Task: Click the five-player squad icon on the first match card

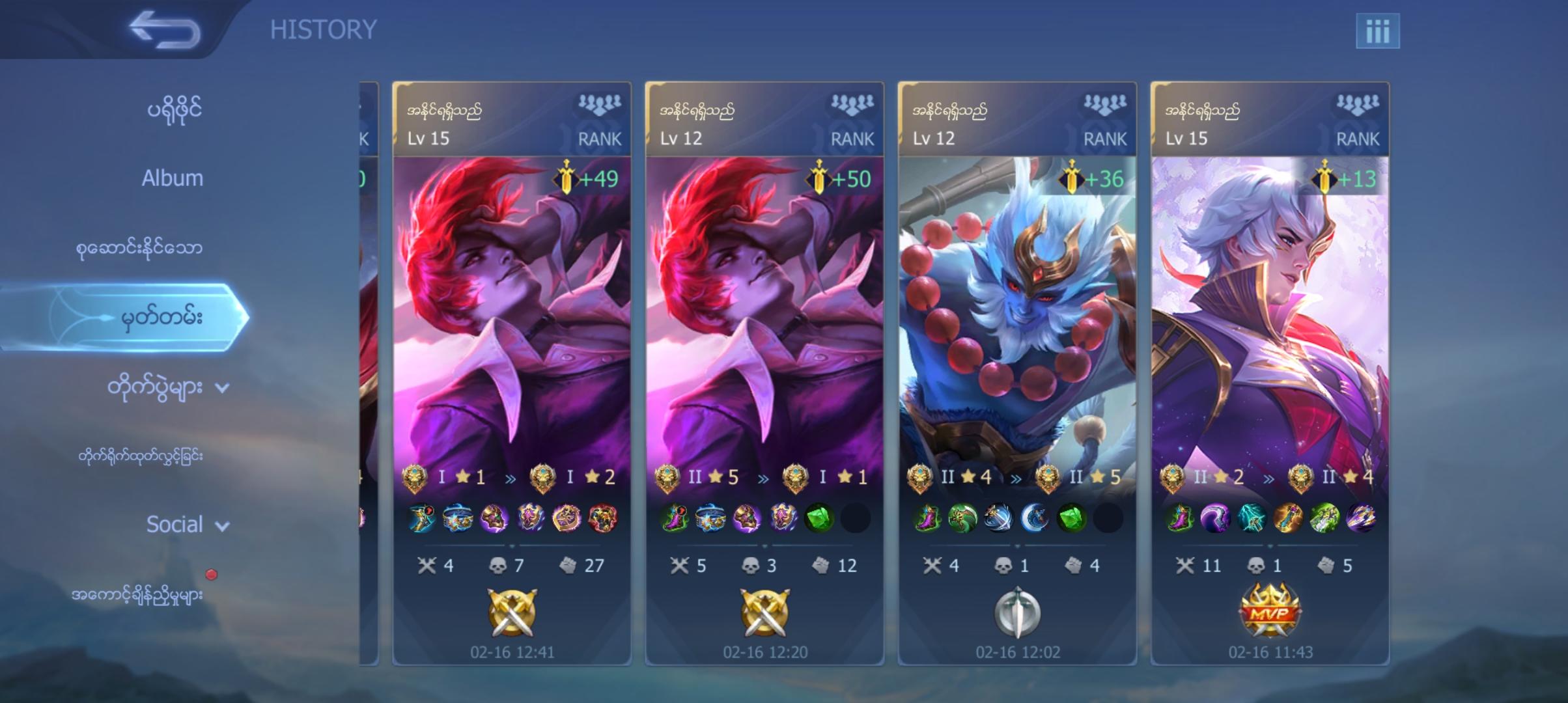Action: [600, 101]
